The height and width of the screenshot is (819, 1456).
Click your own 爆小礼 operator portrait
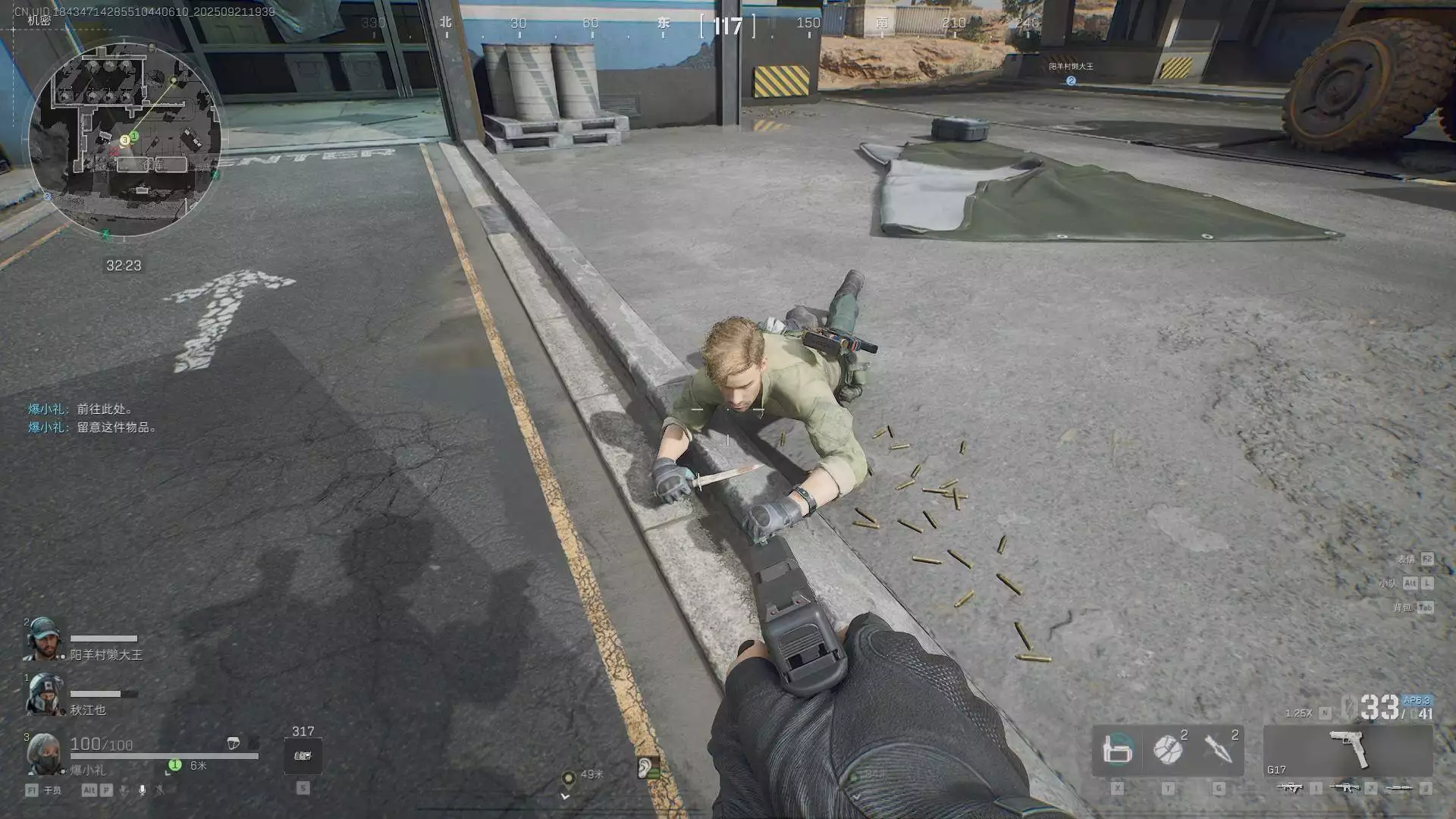tap(44, 754)
